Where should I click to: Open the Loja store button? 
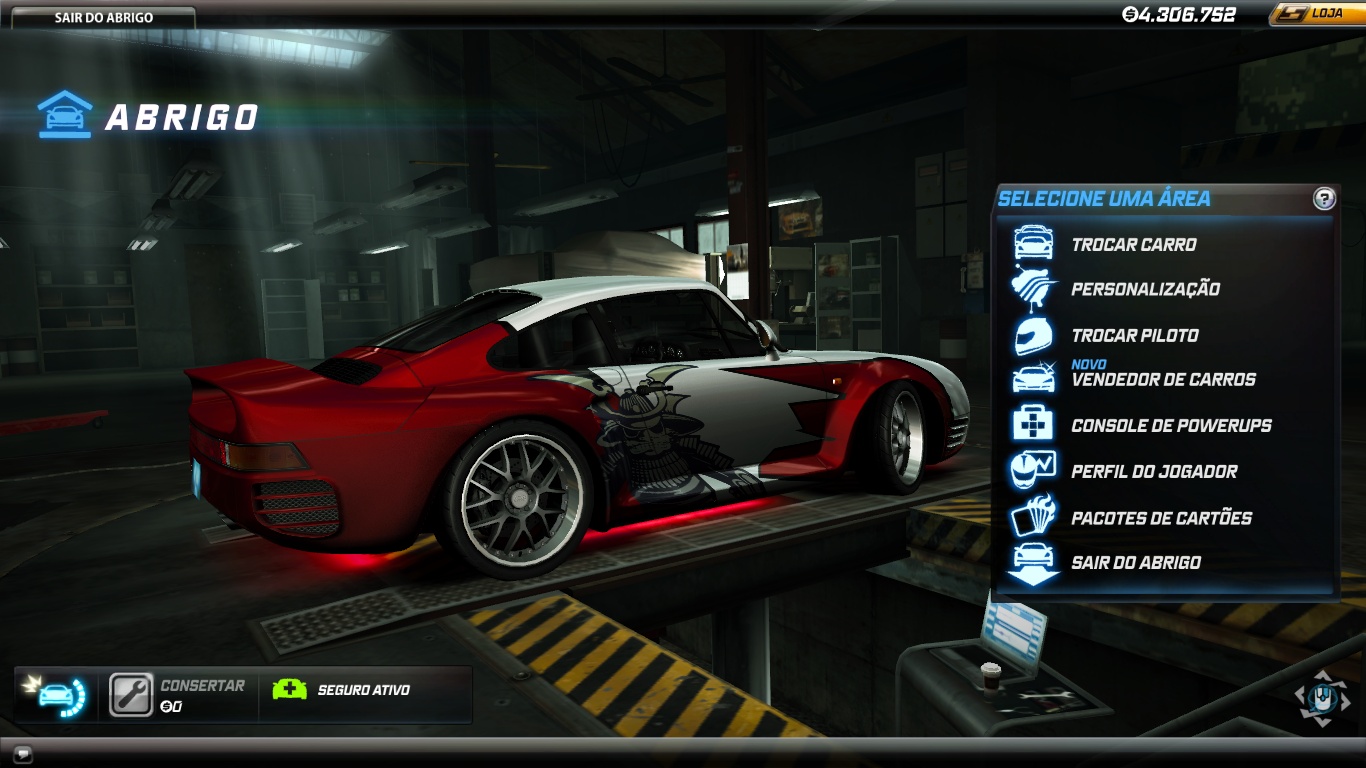[1315, 14]
